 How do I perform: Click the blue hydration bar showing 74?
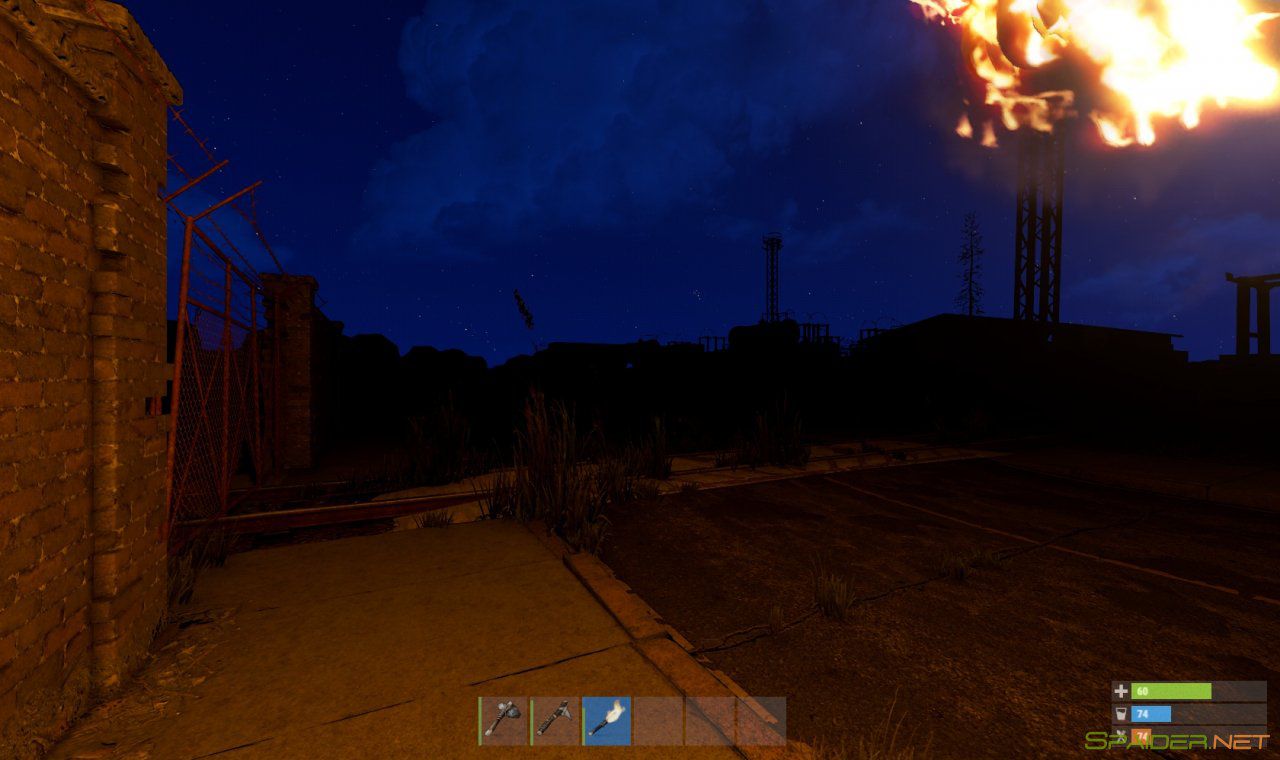coord(1151,713)
